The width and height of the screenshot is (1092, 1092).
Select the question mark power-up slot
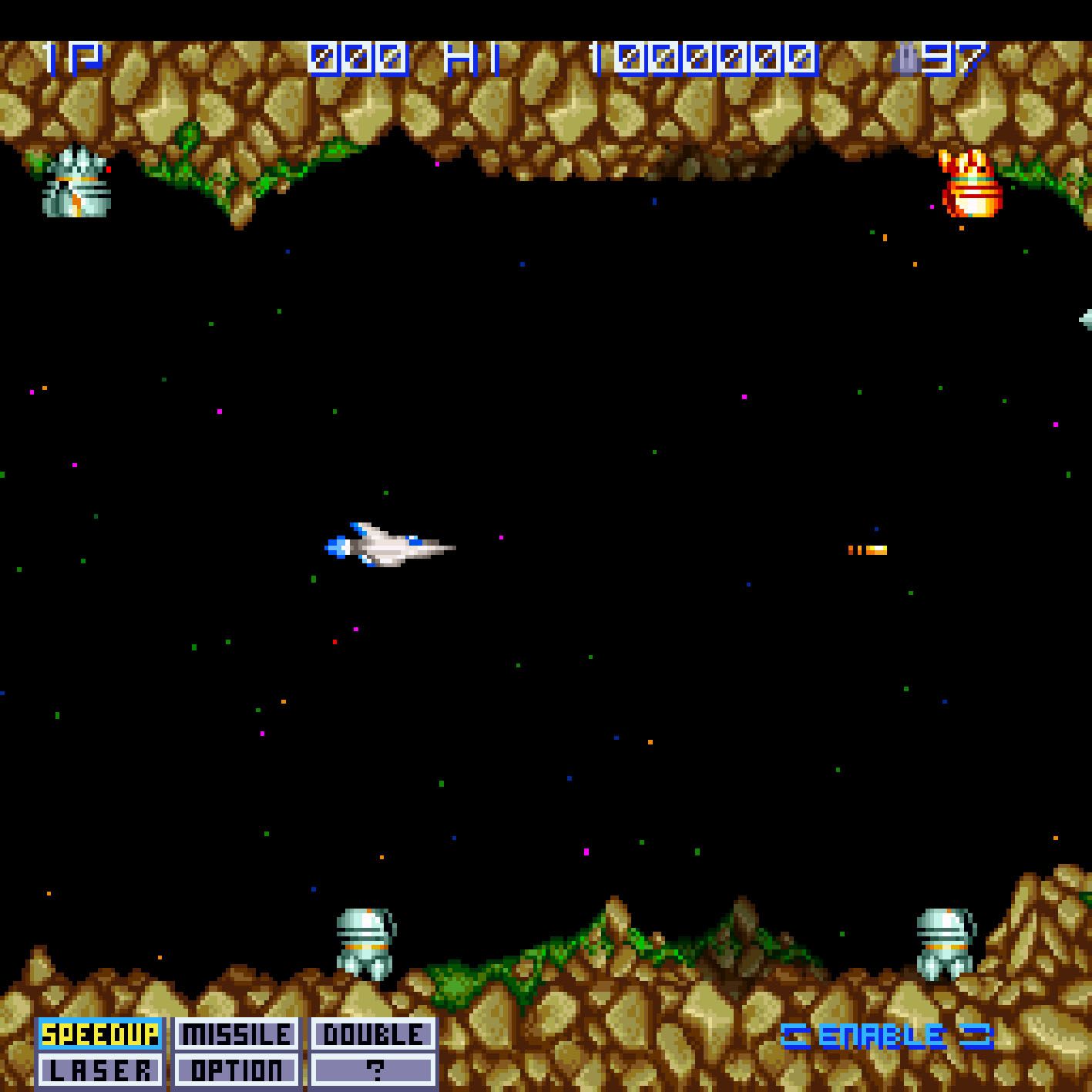point(373,1070)
